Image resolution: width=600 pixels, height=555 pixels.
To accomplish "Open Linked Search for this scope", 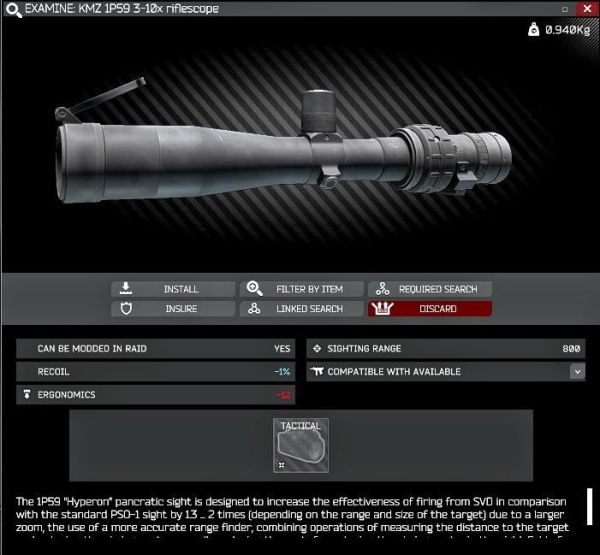I will 301,309.
